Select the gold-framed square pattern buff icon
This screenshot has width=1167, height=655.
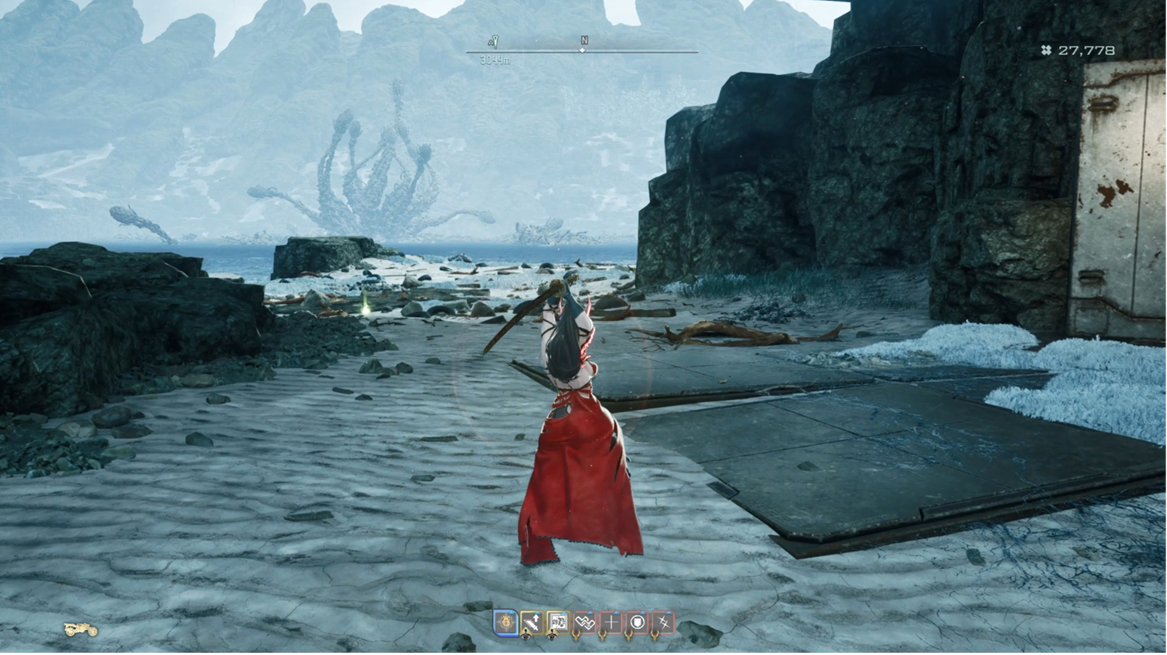(x=558, y=623)
